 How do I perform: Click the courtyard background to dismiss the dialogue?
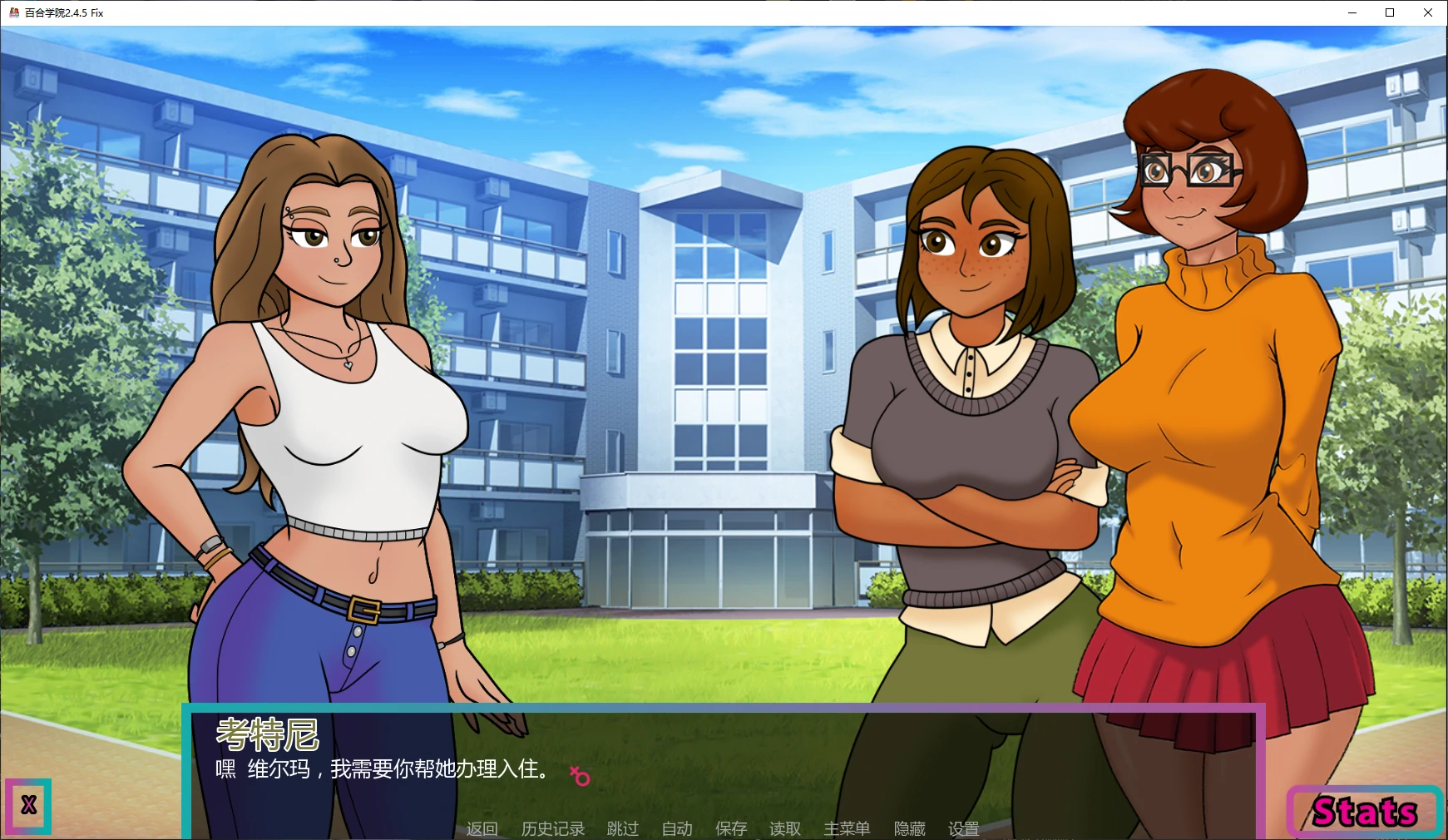tap(707, 333)
